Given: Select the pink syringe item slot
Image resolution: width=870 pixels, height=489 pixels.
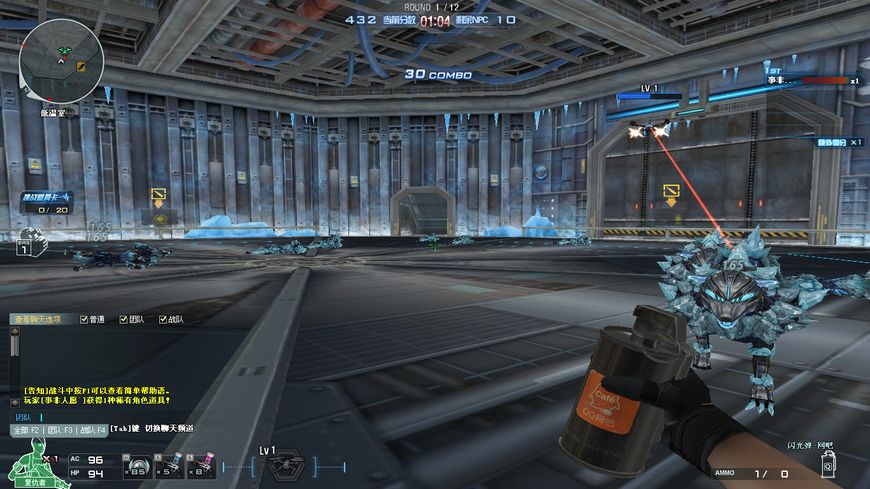Looking at the screenshot, I should pyautogui.click(x=203, y=467).
